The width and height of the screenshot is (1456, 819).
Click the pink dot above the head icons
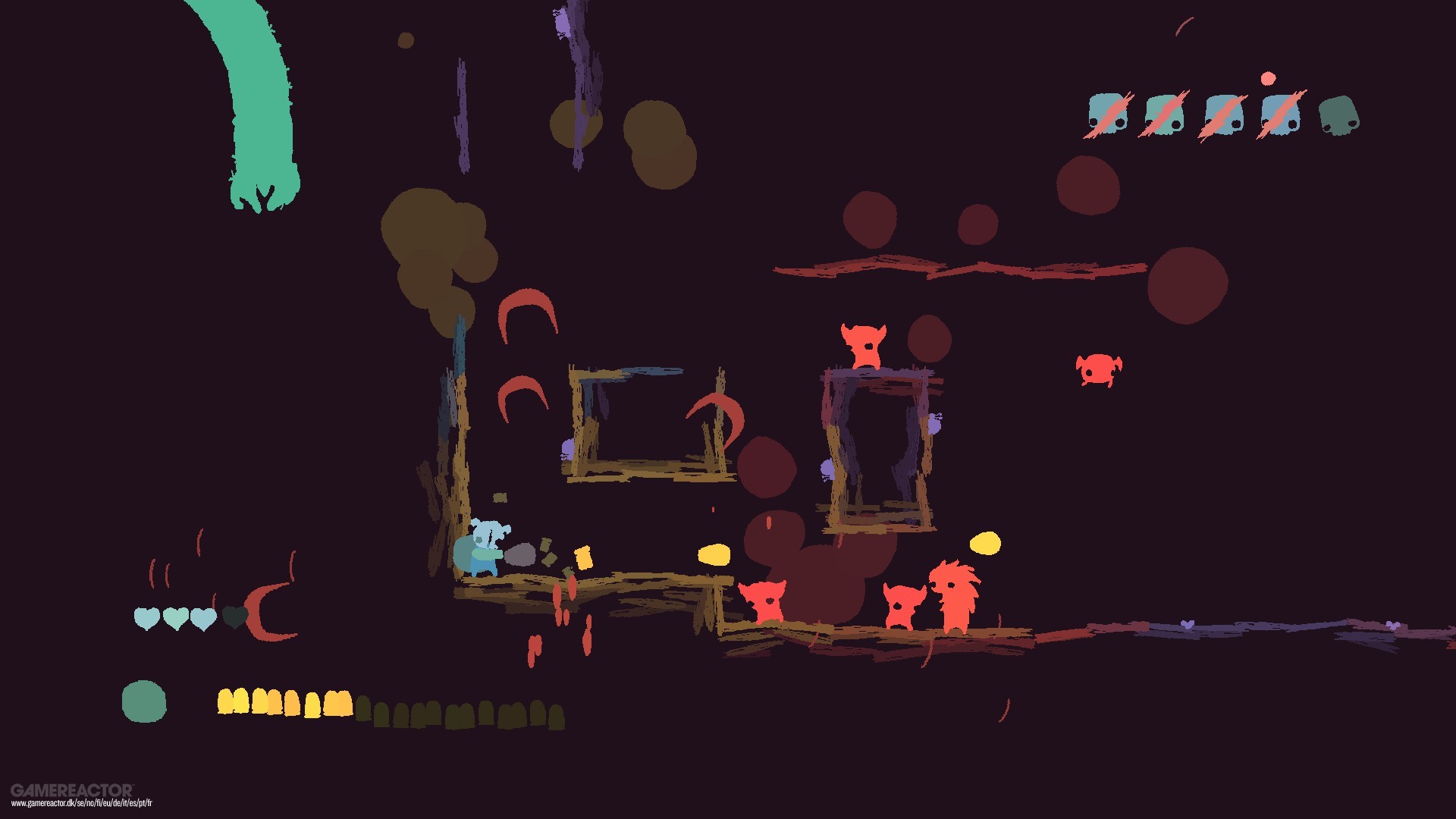click(x=1268, y=77)
